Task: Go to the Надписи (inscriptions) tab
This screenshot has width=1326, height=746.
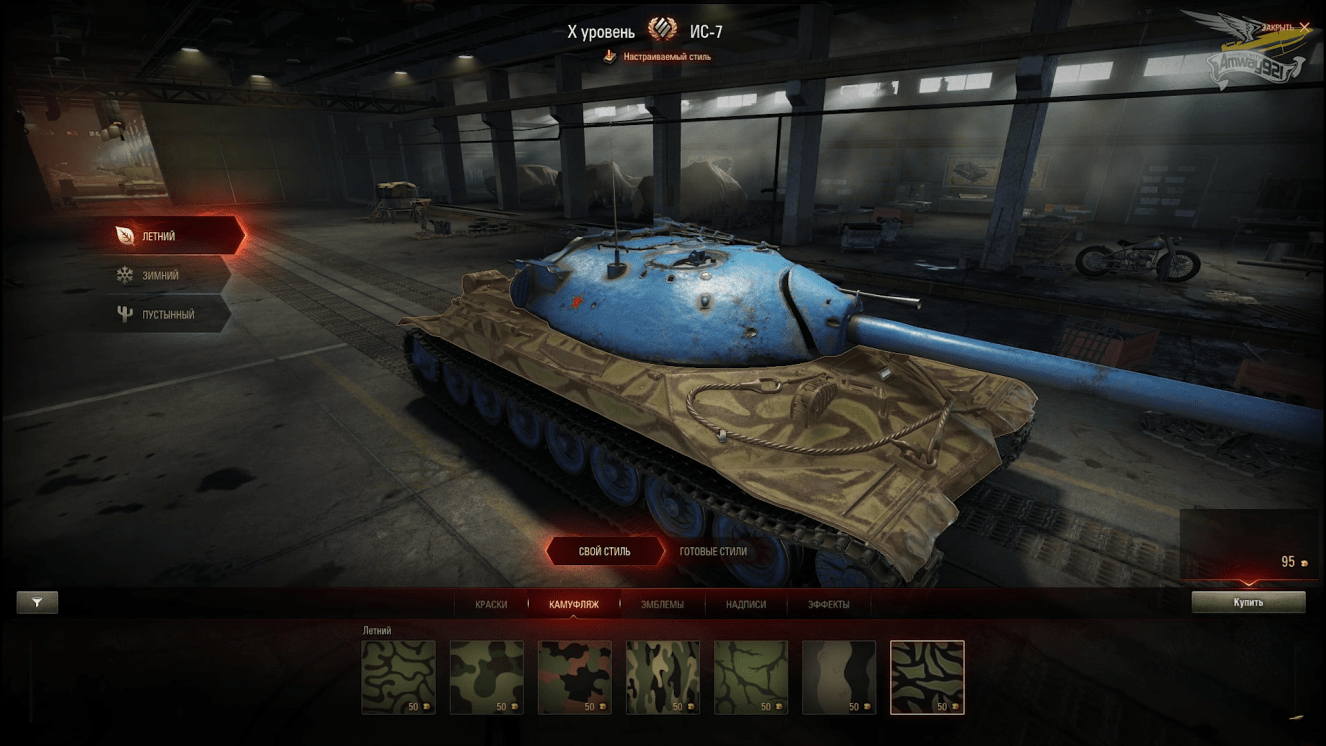Action: pyautogui.click(x=746, y=604)
